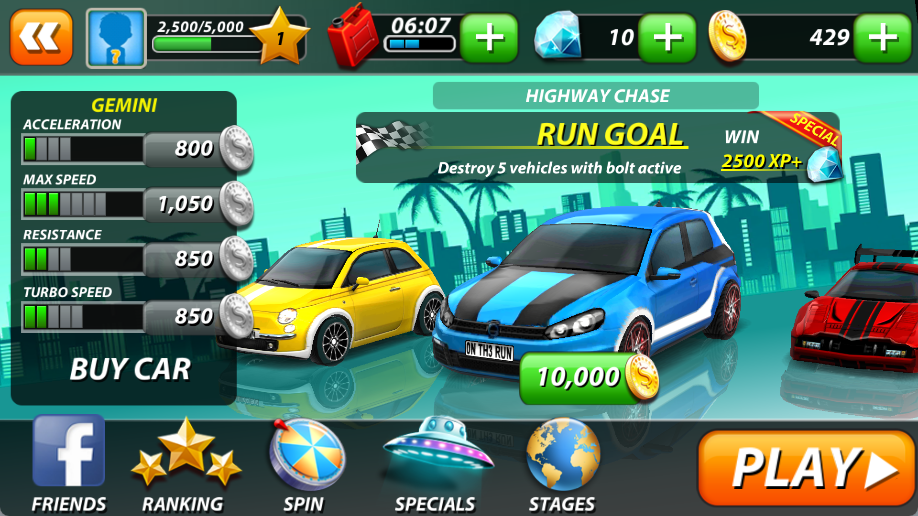Add more coins with the plus button
The width and height of the screenshot is (918, 516).
point(884,38)
